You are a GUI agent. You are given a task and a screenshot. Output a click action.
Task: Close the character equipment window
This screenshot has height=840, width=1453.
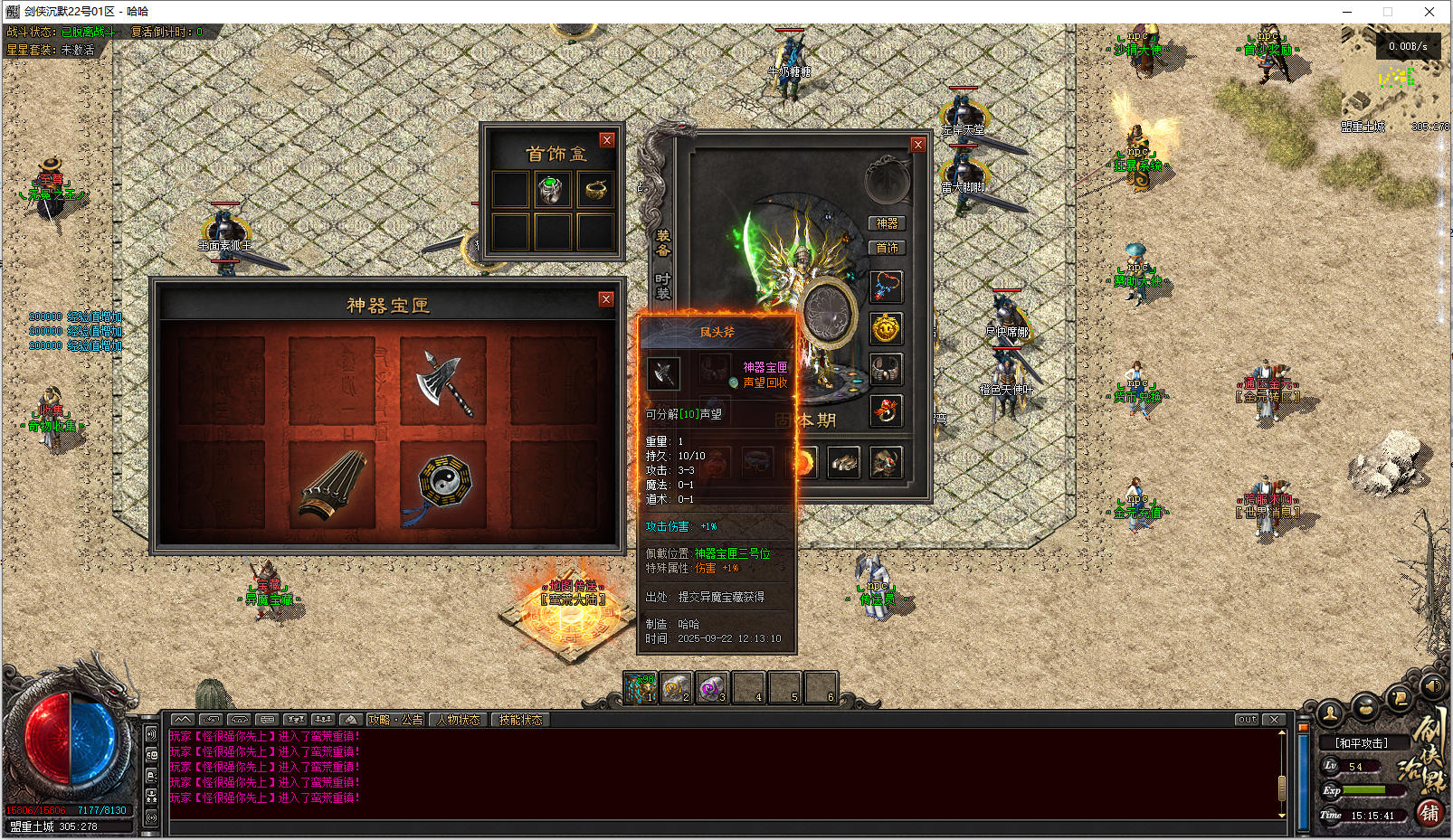[917, 145]
